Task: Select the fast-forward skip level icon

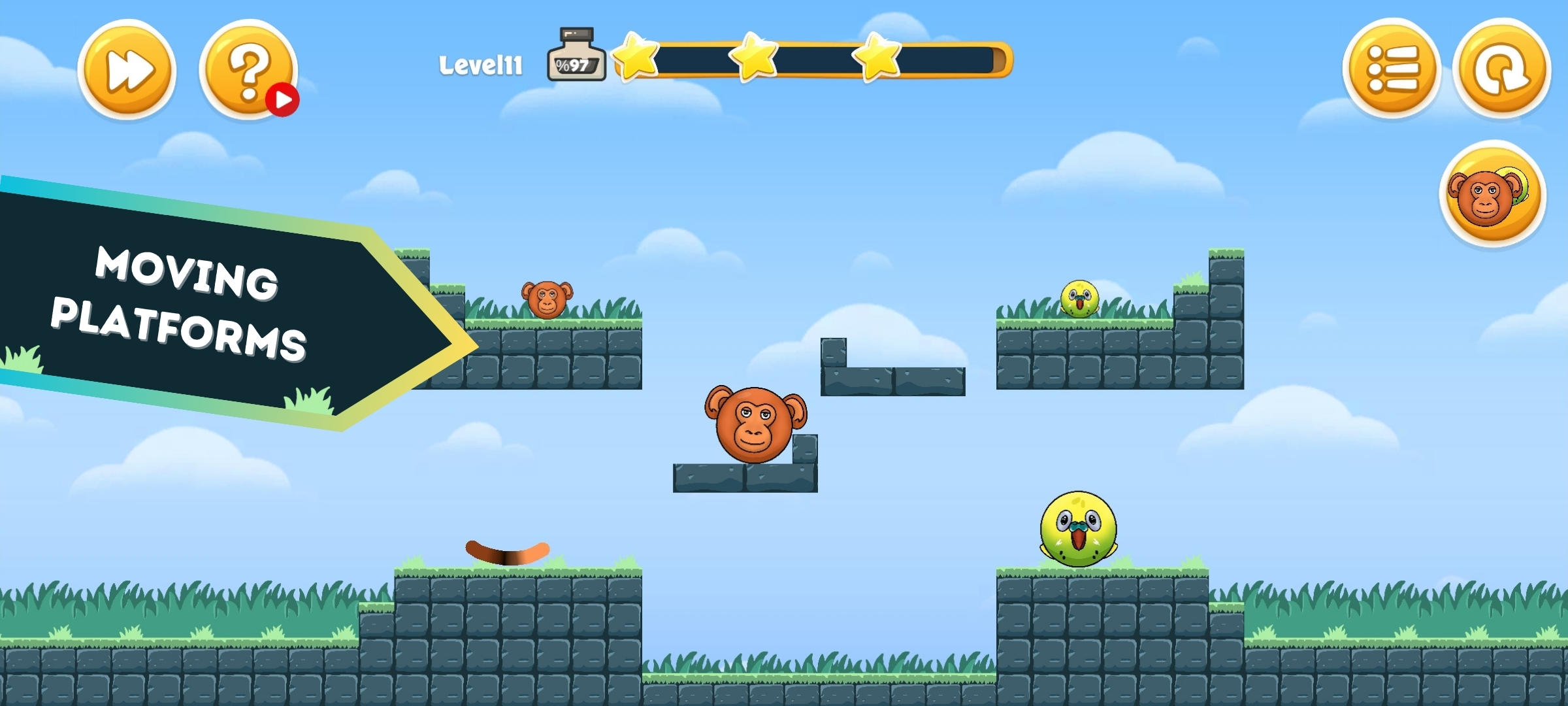Action: [127, 69]
